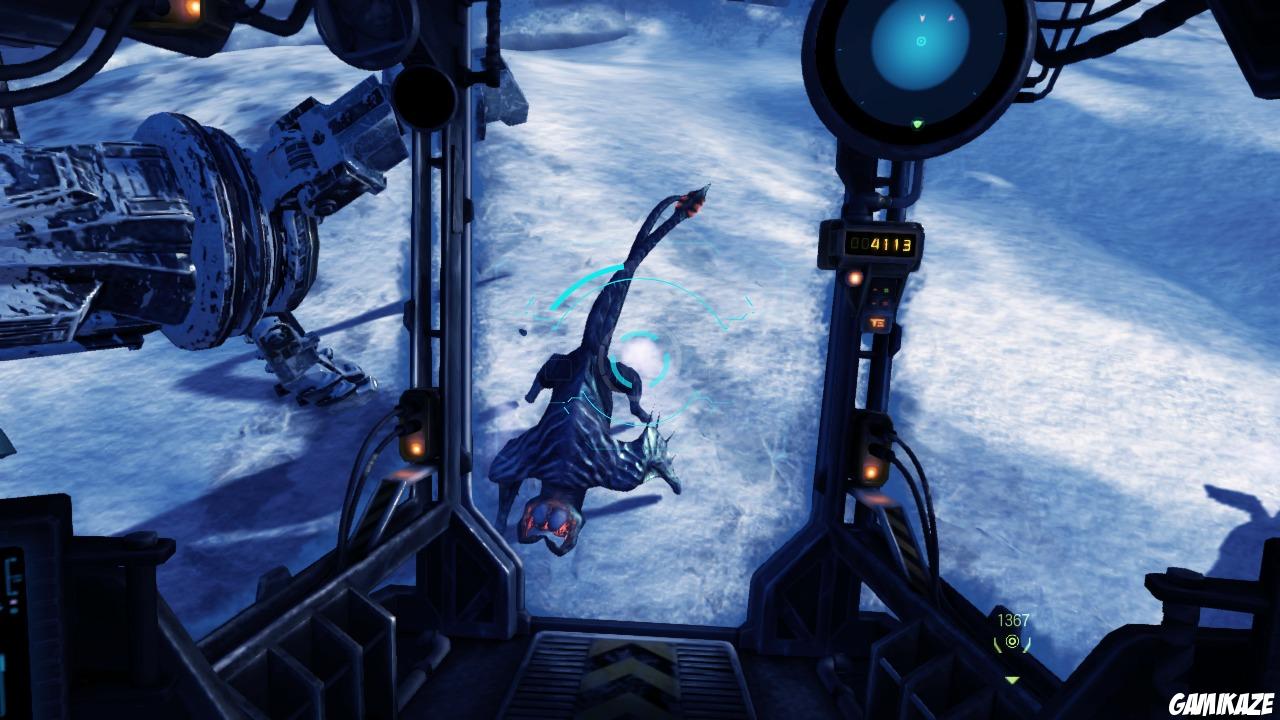Expand the yellow chevron below the 1367 counter

1011,677
